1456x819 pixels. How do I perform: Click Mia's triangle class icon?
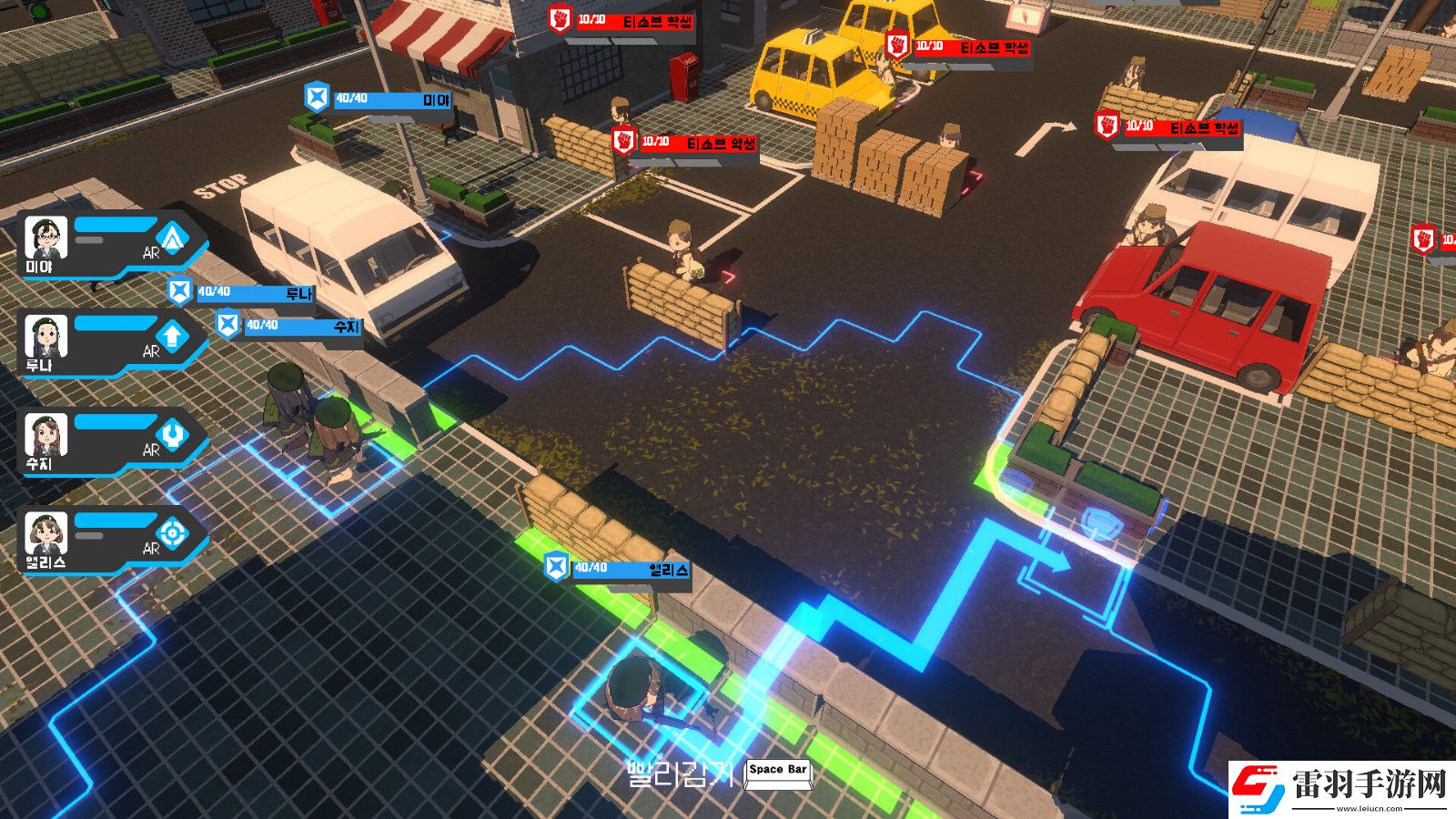[172, 238]
